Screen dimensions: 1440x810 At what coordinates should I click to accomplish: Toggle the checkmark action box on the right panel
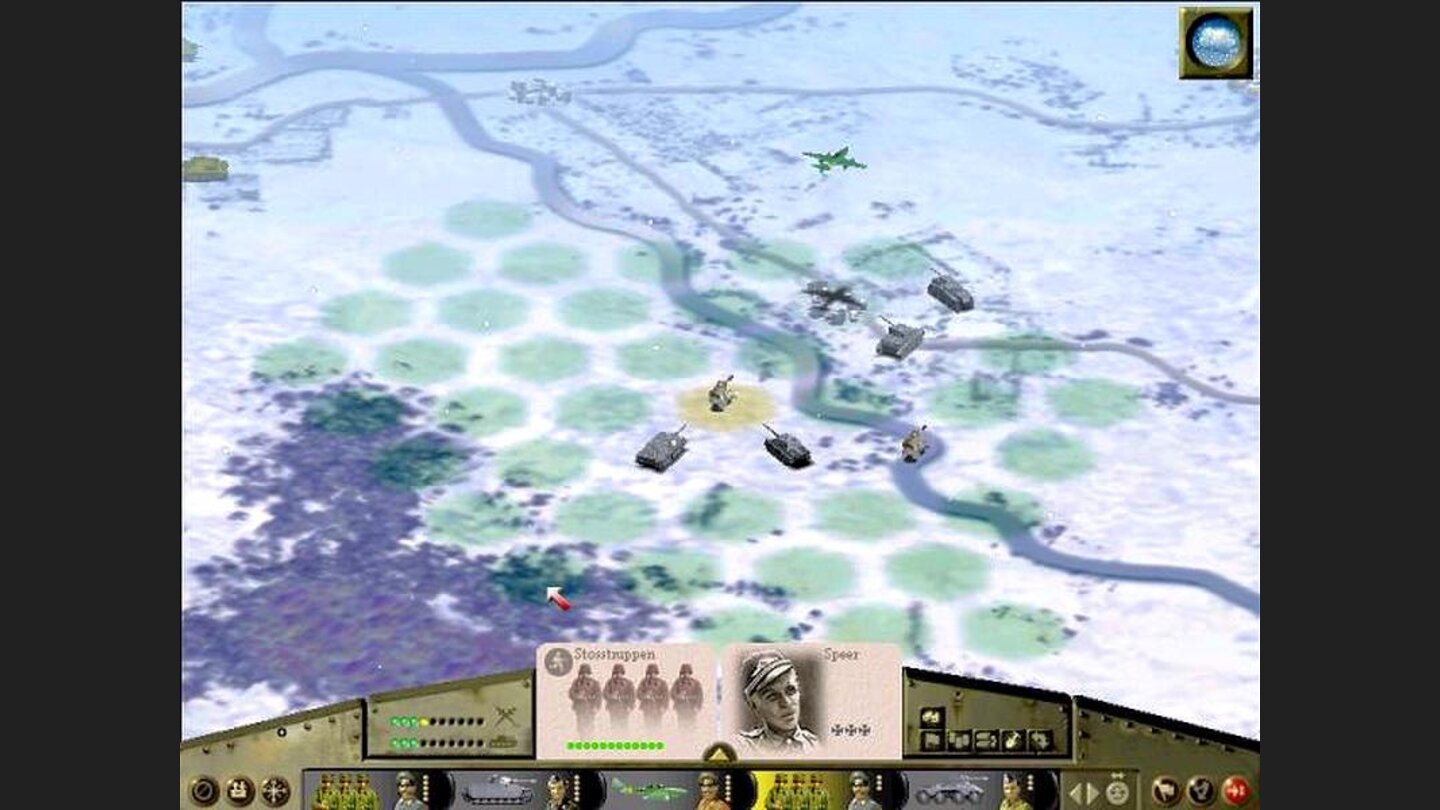(1010, 742)
